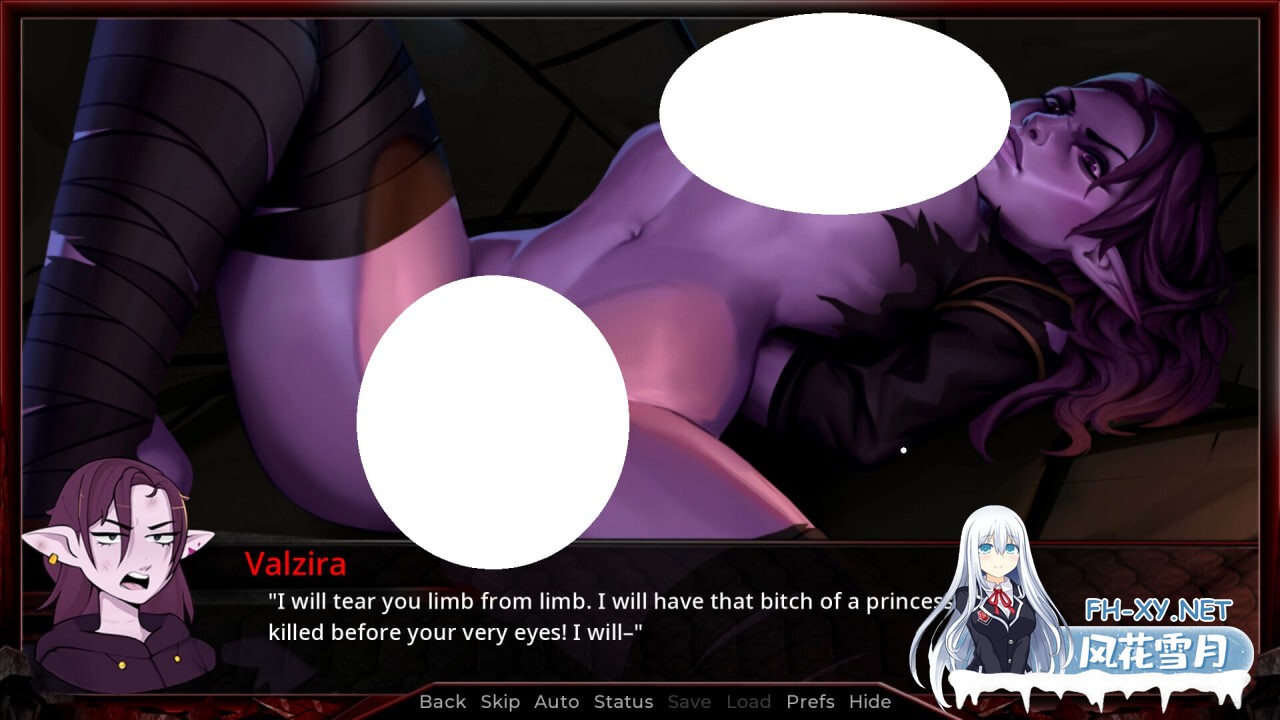
Task: Click the dialogue text to advance
Action: point(600,615)
